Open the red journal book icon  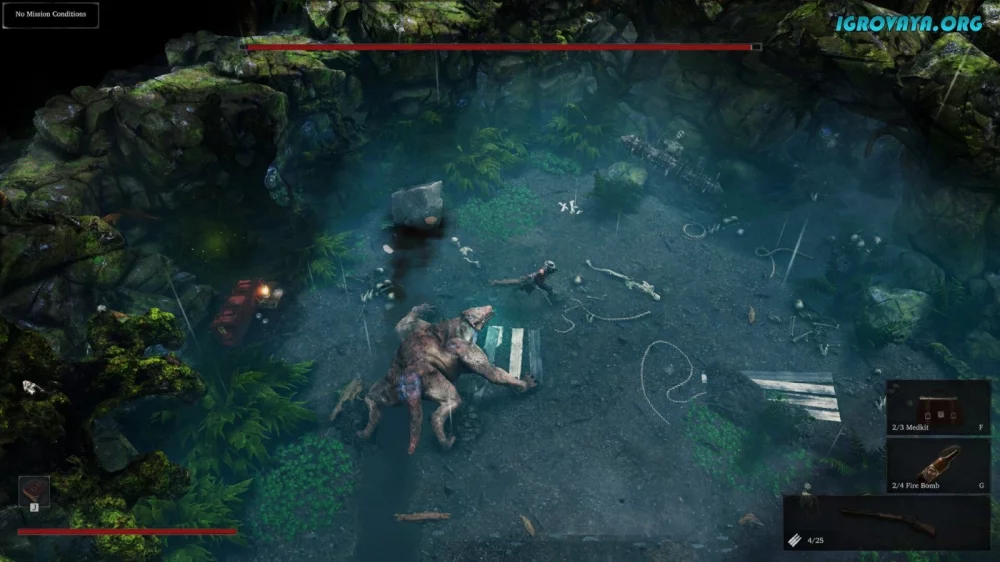point(34,490)
